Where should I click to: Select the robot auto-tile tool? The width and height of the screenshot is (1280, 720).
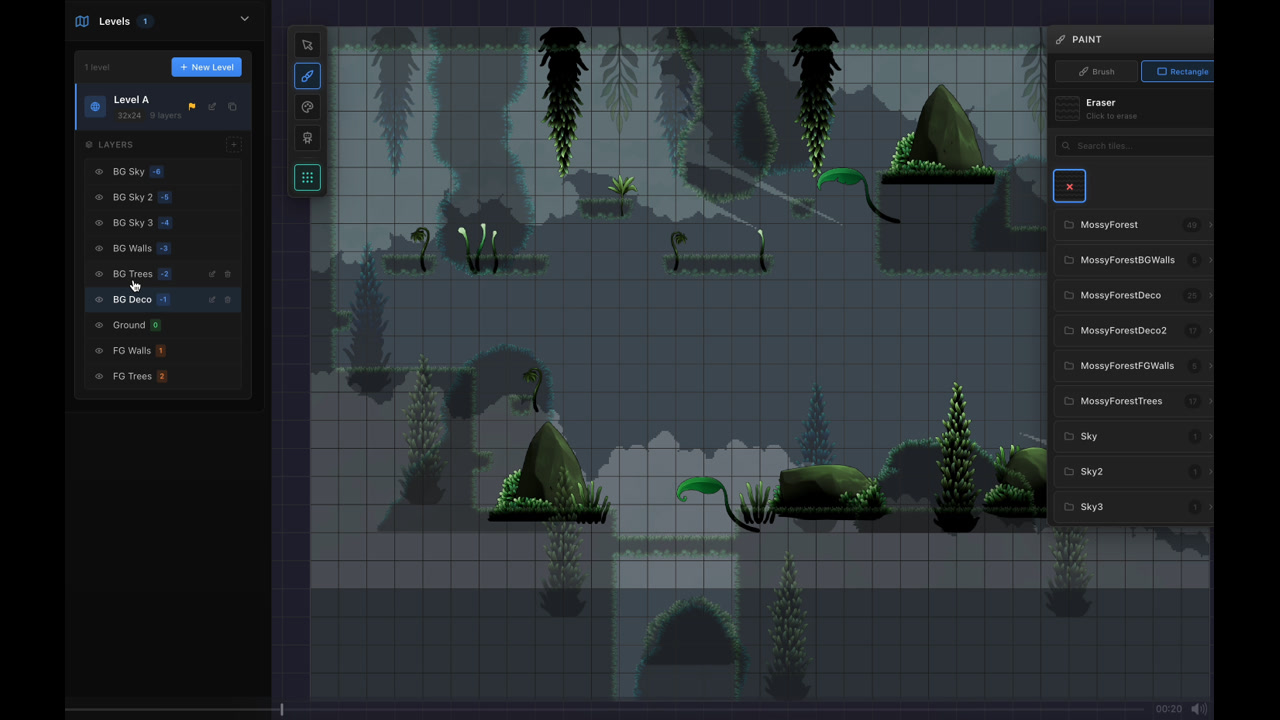(307, 138)
